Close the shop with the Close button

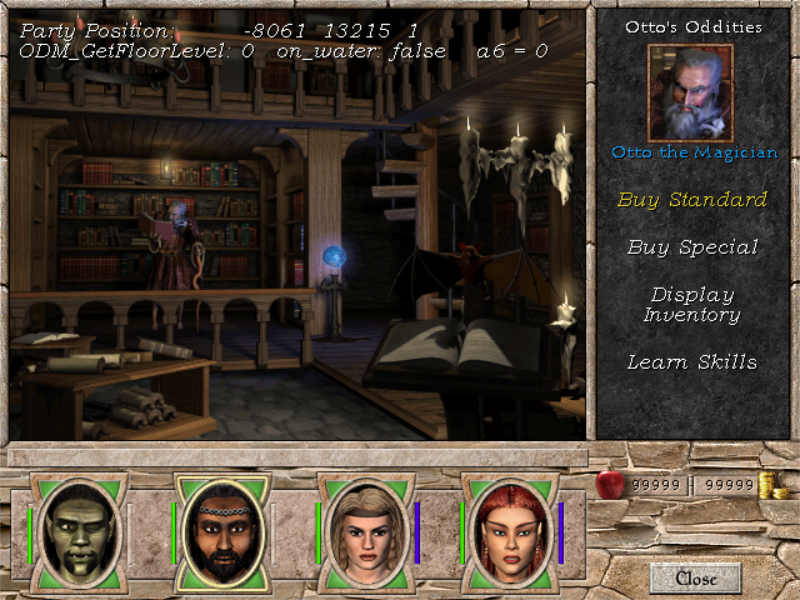tap(696, 578)
